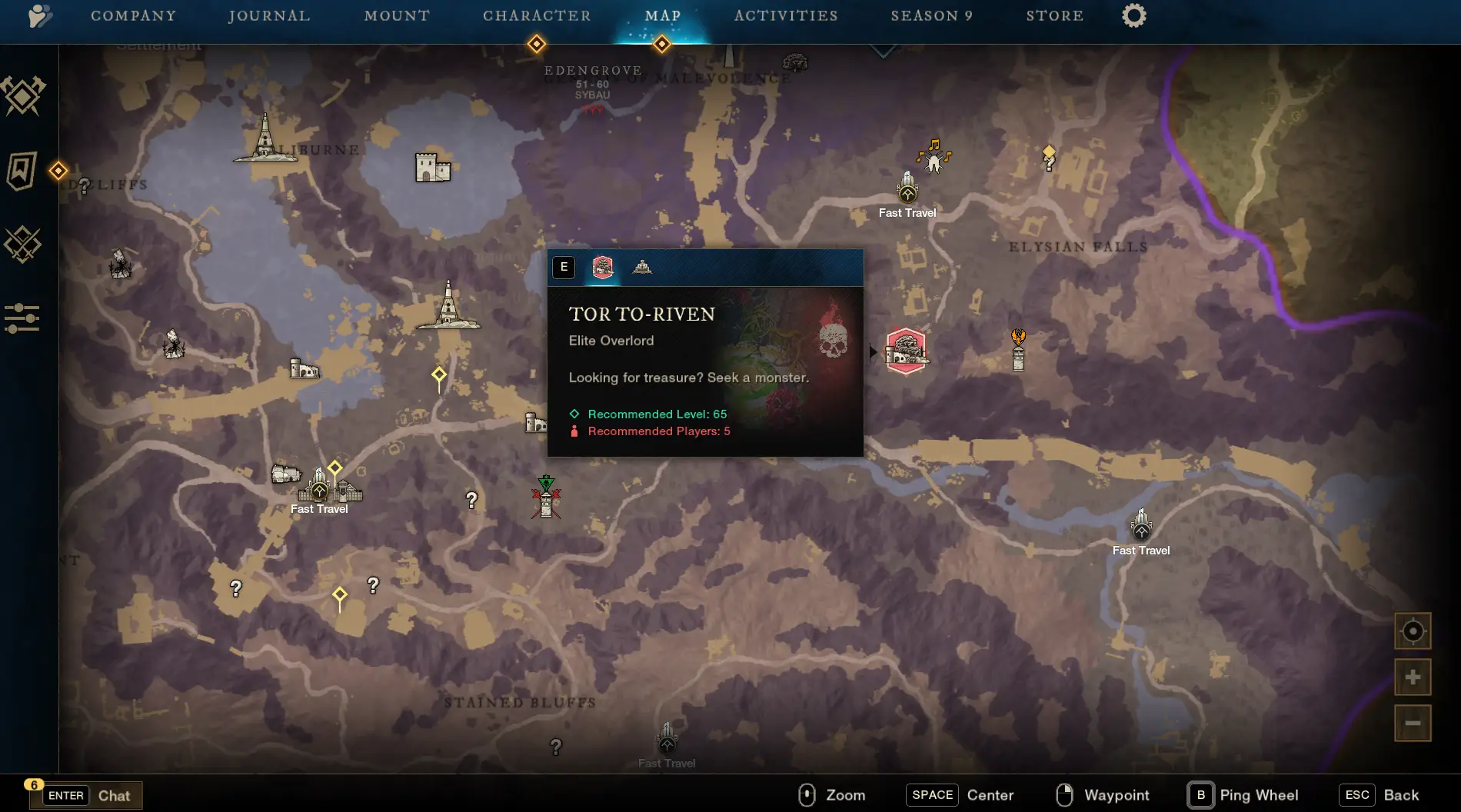The height and width of the screenshot is (812, 1461).
Task: Open the Chat box
Action: (113, 796)
